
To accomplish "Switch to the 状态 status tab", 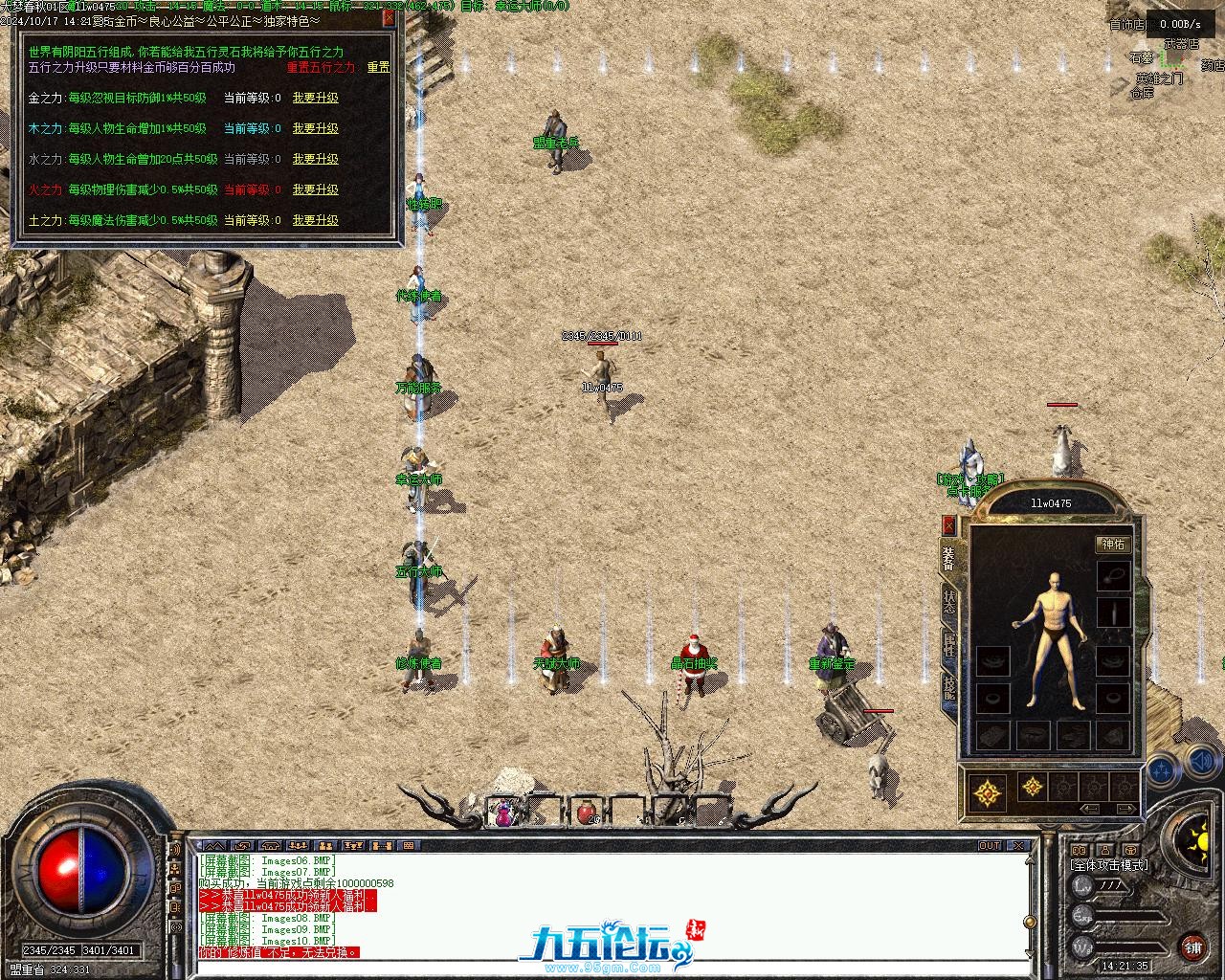I will 948,602.
